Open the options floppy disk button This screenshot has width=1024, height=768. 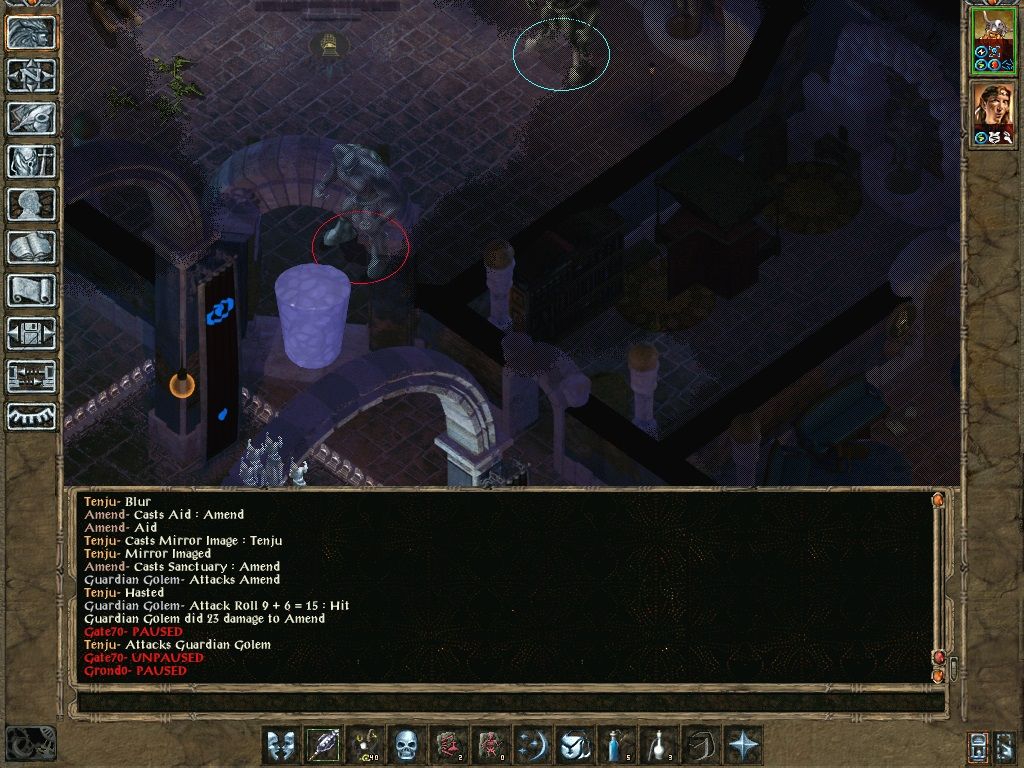[31, 332]
